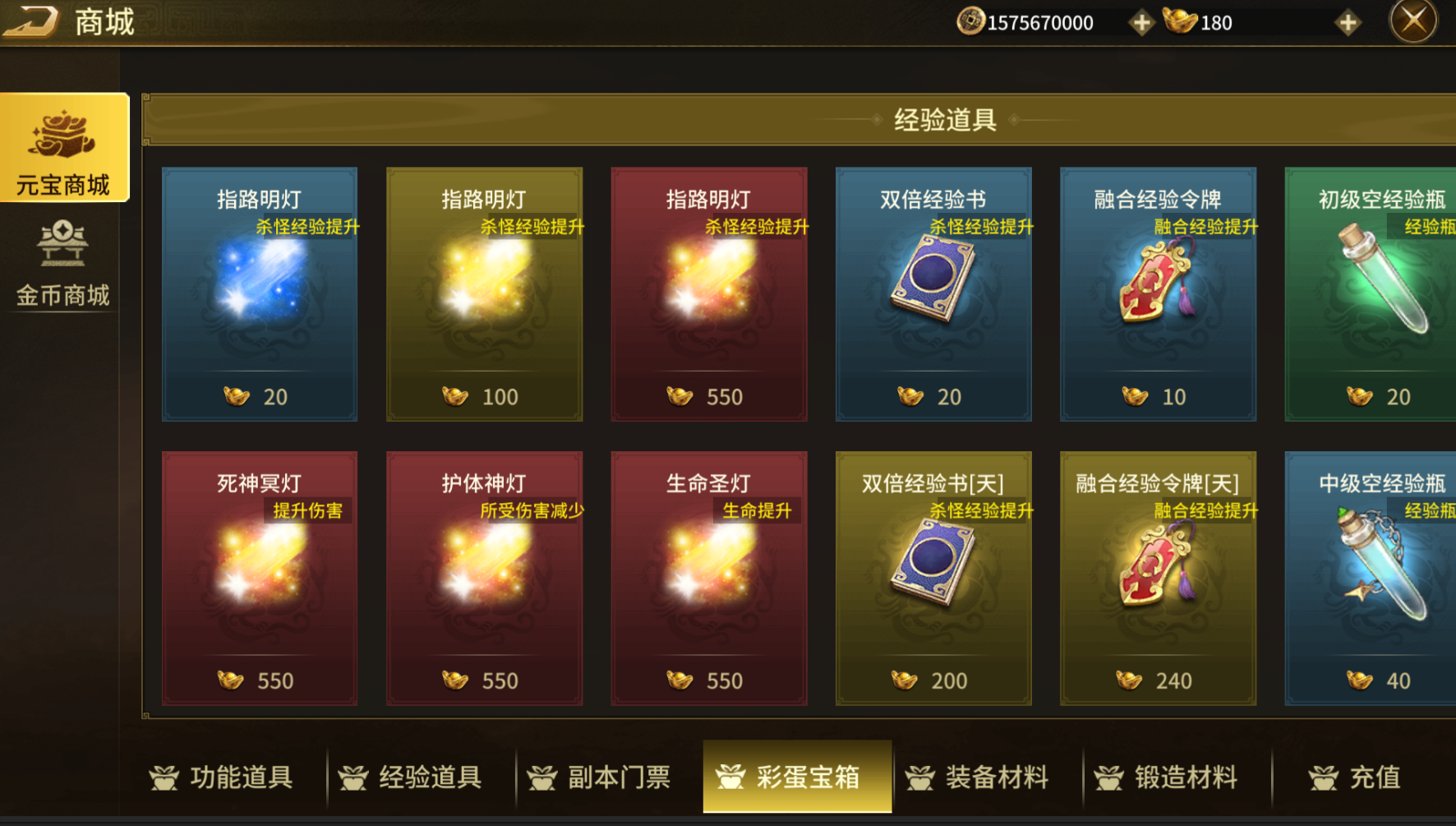Choose the 融合经验令牌 item for 10

coord(1158,294)
